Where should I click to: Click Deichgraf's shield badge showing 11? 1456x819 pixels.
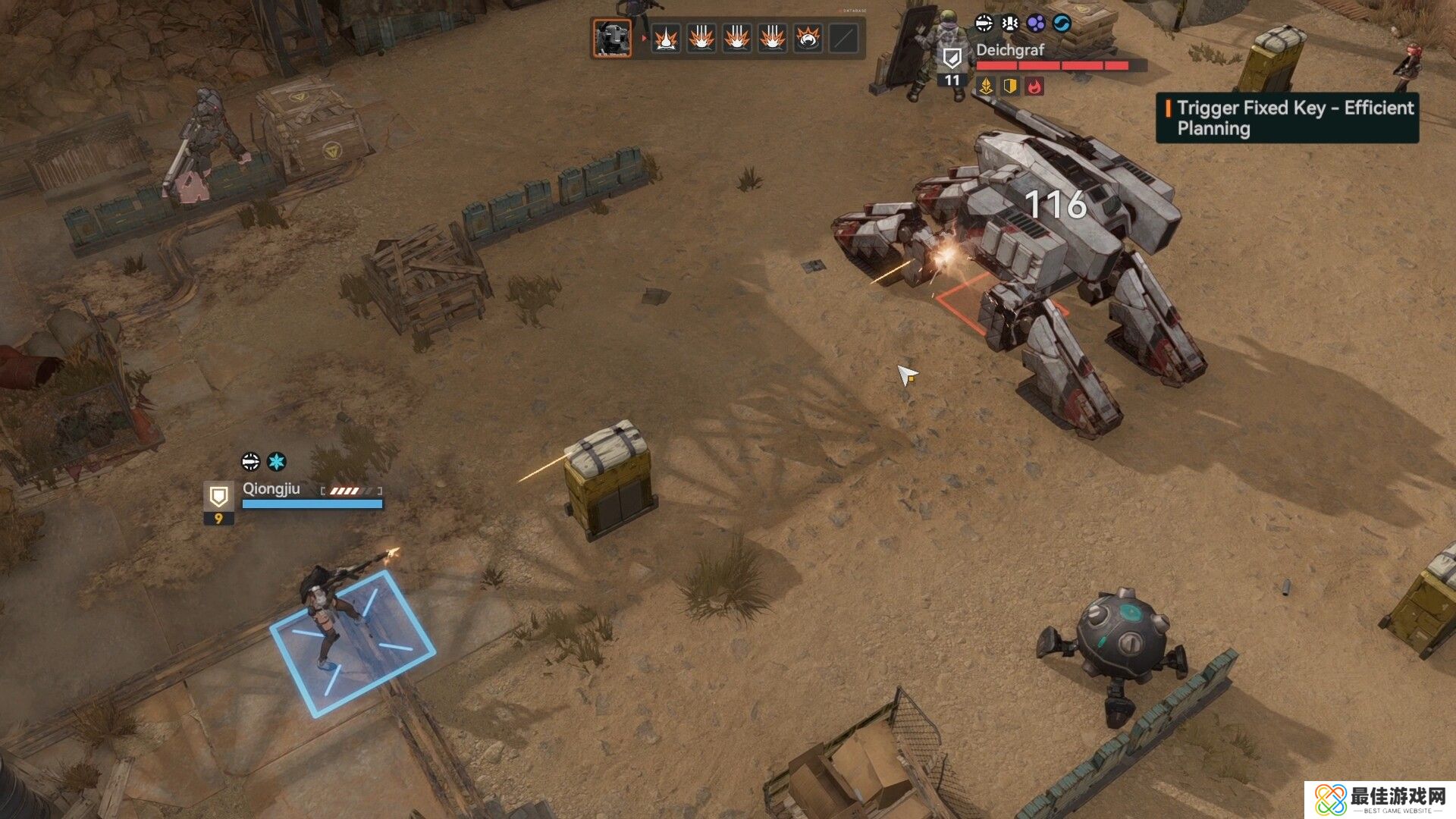click(952, 65)
